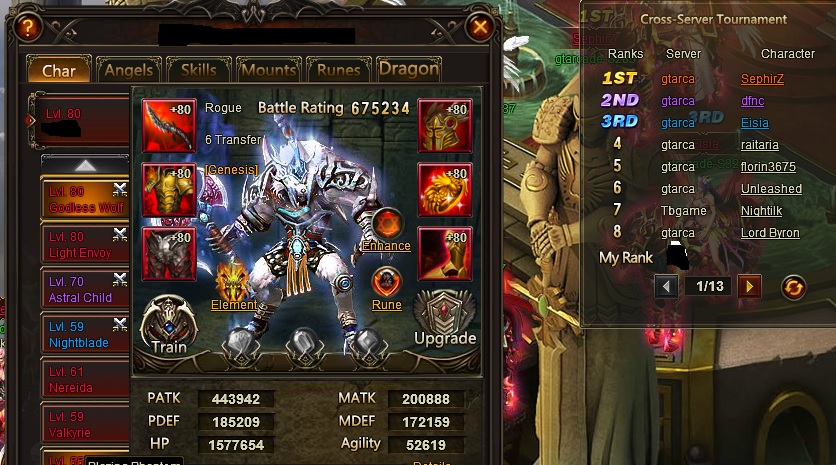Pick the Nightblade hero entry
Screen dimensions: 836x465
(x=84, y=335)
